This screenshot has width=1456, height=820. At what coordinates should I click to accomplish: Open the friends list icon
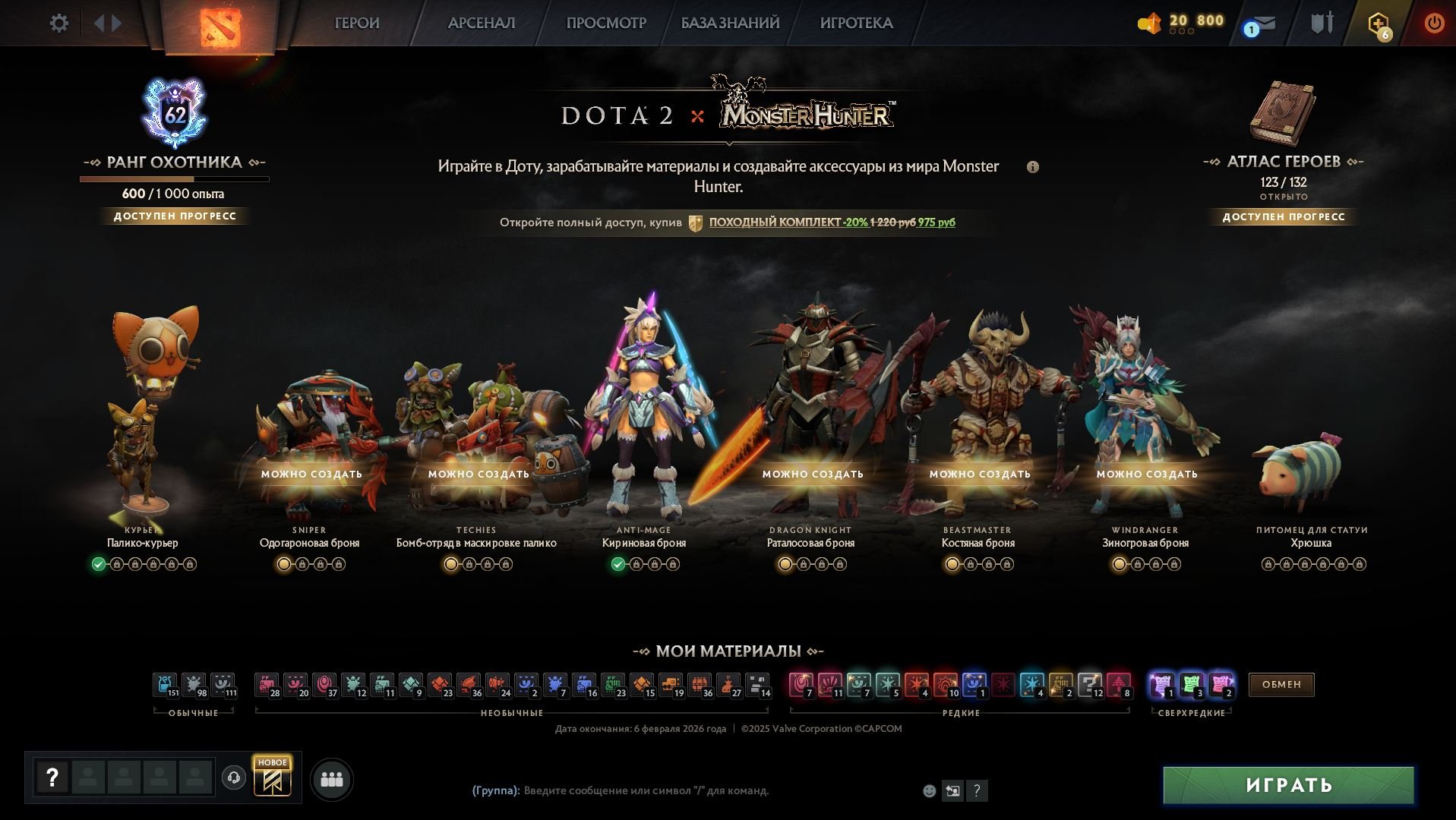(x=330, y=779)
